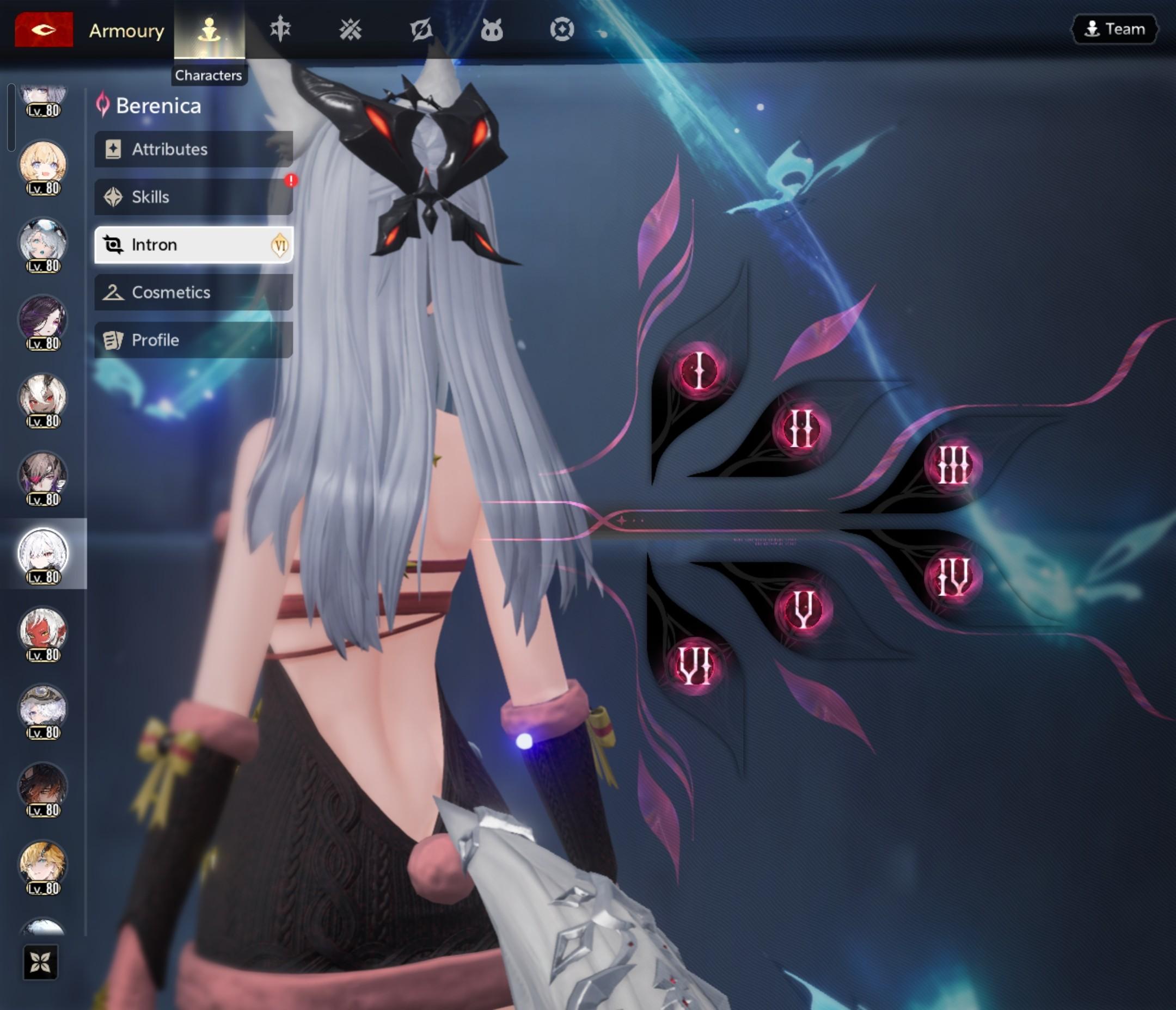This screenshot has height=1010, width=1176.
Task: Select Intron node II
Action: pyautogui.click(x=801, y=428)
